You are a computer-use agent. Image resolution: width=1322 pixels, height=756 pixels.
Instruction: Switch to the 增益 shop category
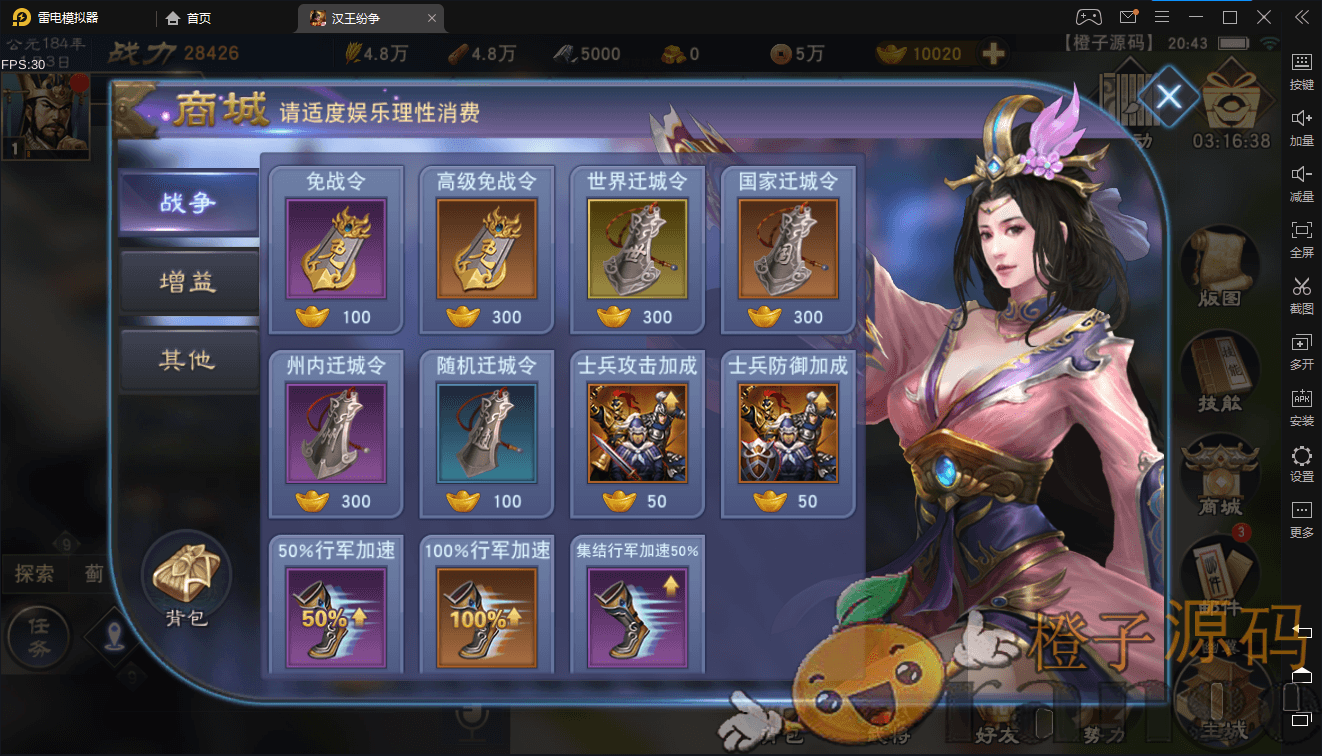(188, 282)
